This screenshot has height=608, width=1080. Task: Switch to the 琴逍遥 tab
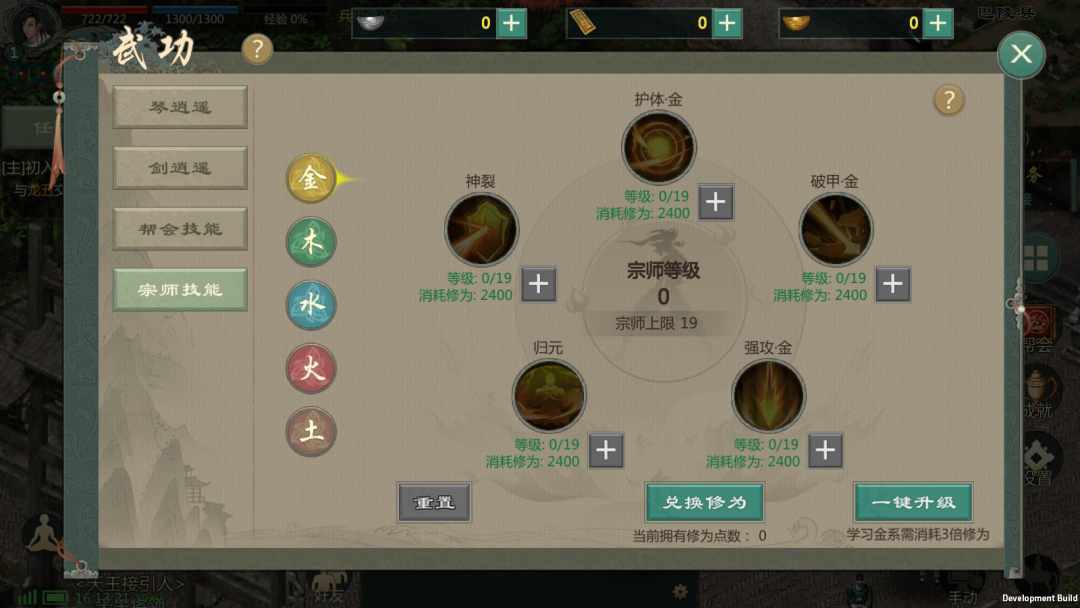(180, 107)
